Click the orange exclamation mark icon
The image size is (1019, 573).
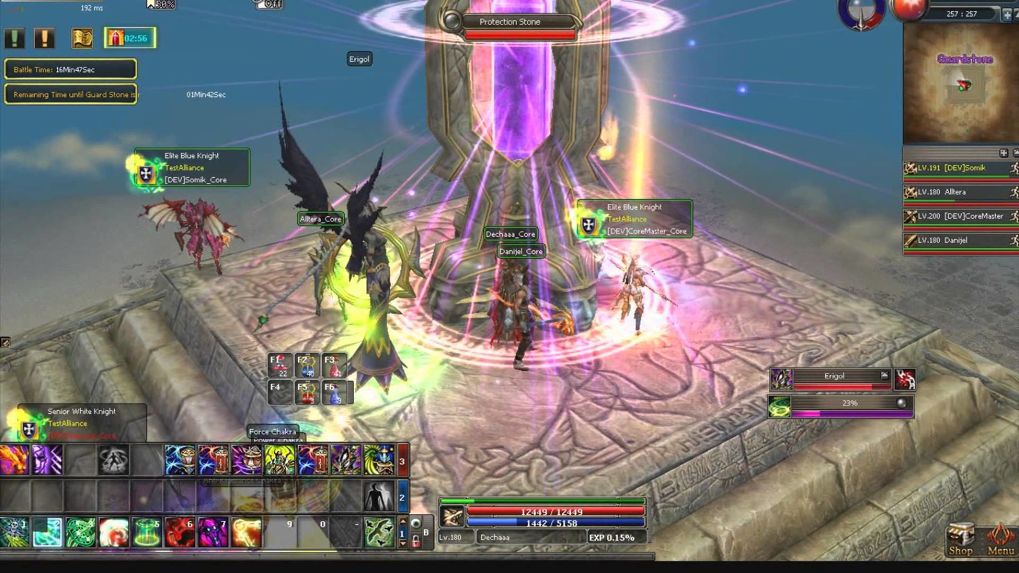45,38
